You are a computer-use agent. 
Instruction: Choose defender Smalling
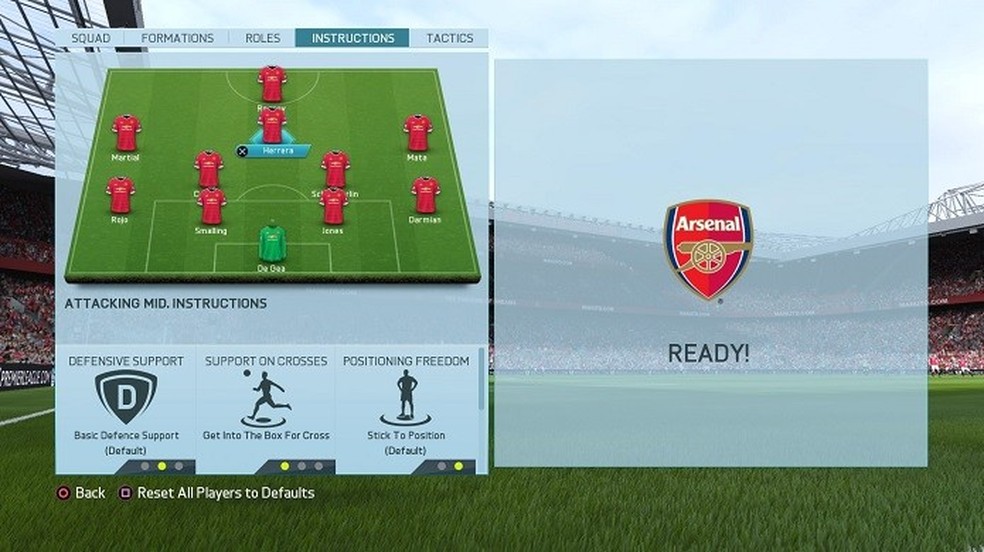pos(211,206)
